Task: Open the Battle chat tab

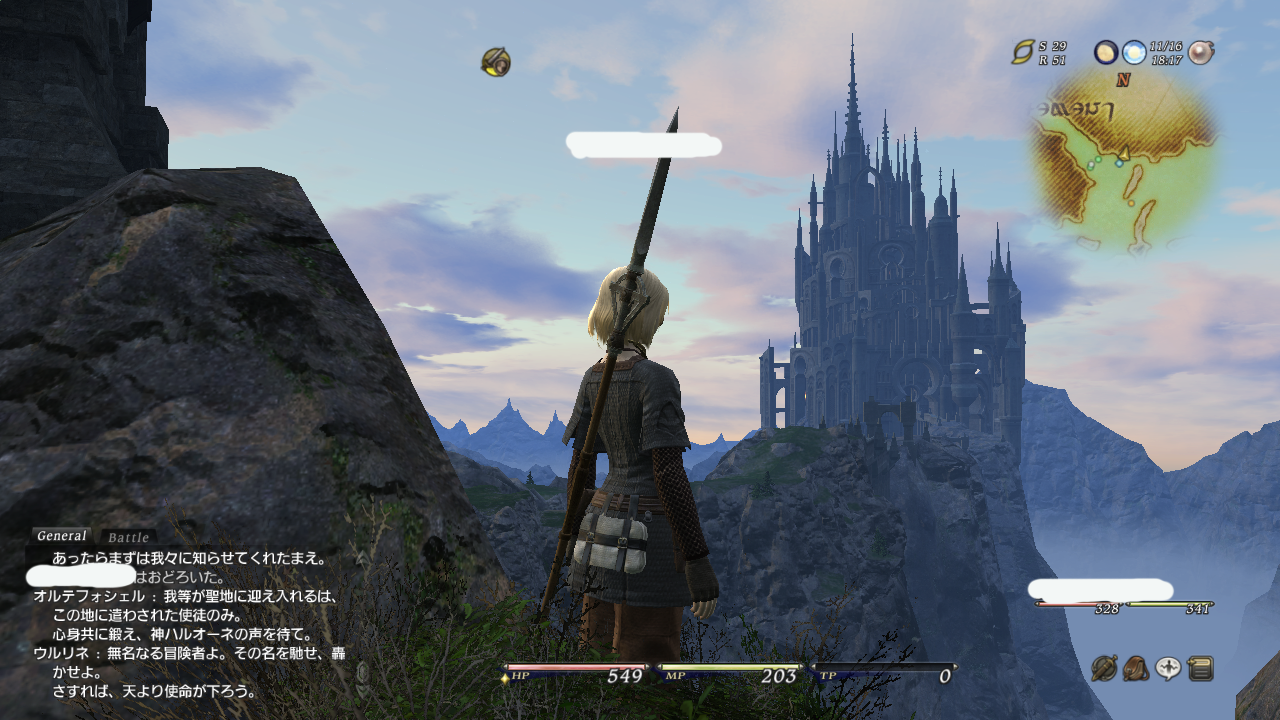Action: click(x=128, y=538)
